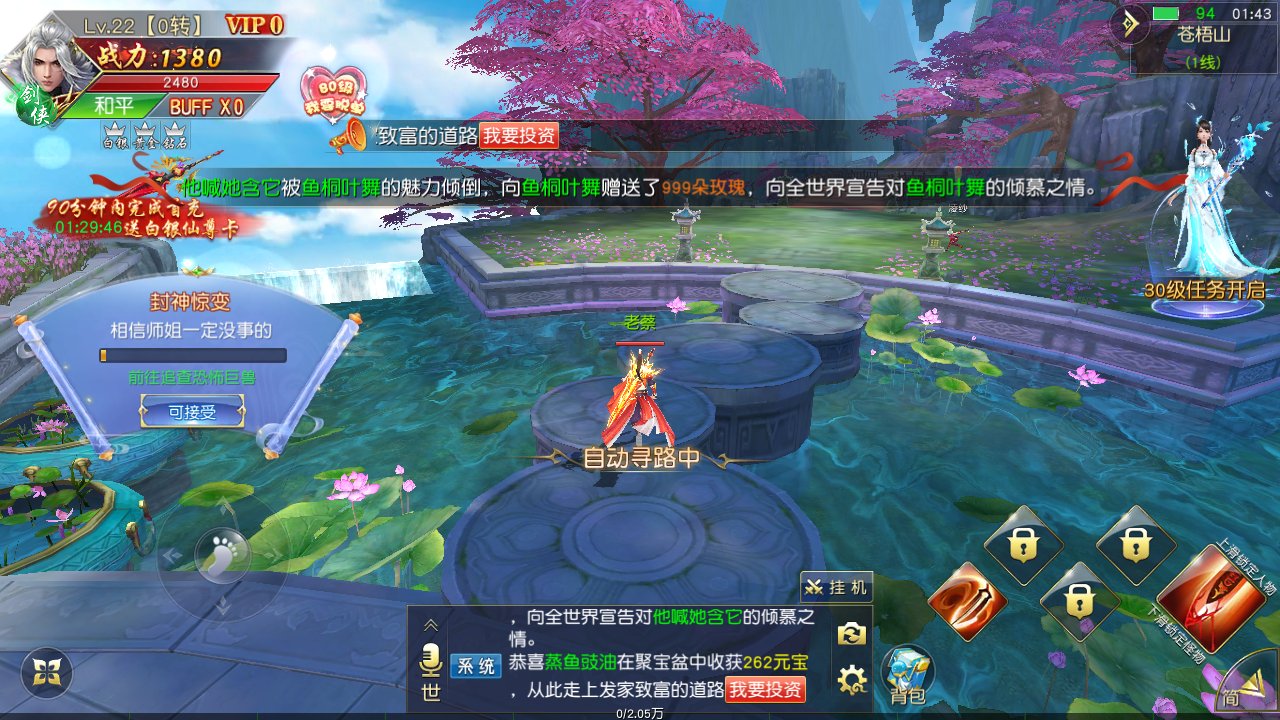
Task: Tap 我要投资 in the loudspeaker announcement
Action: pyautogui.click(x=519, y=137)
